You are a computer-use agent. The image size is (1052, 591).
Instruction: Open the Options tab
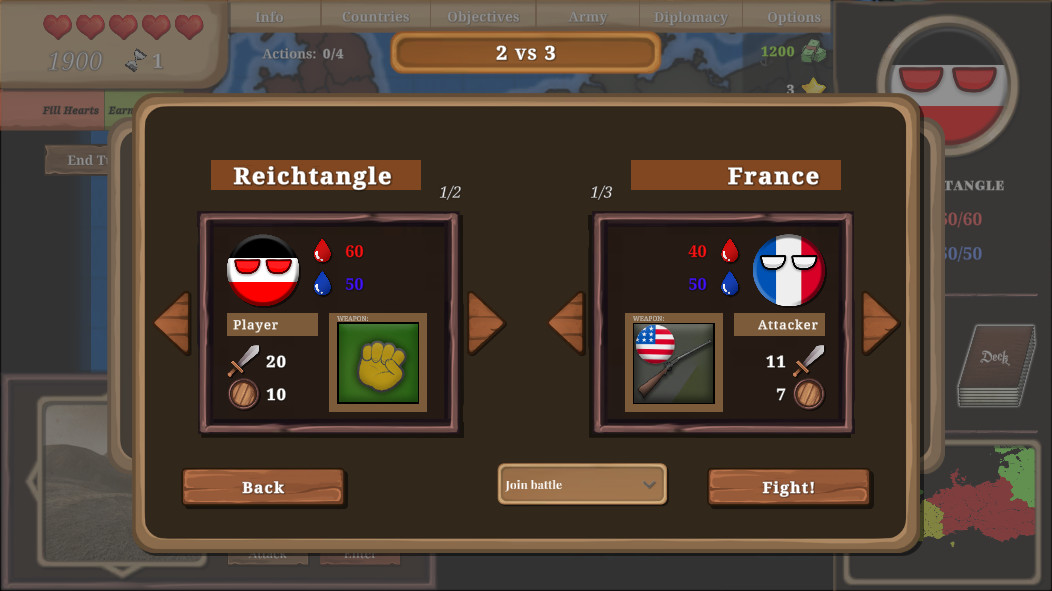[x=794, y=16]
